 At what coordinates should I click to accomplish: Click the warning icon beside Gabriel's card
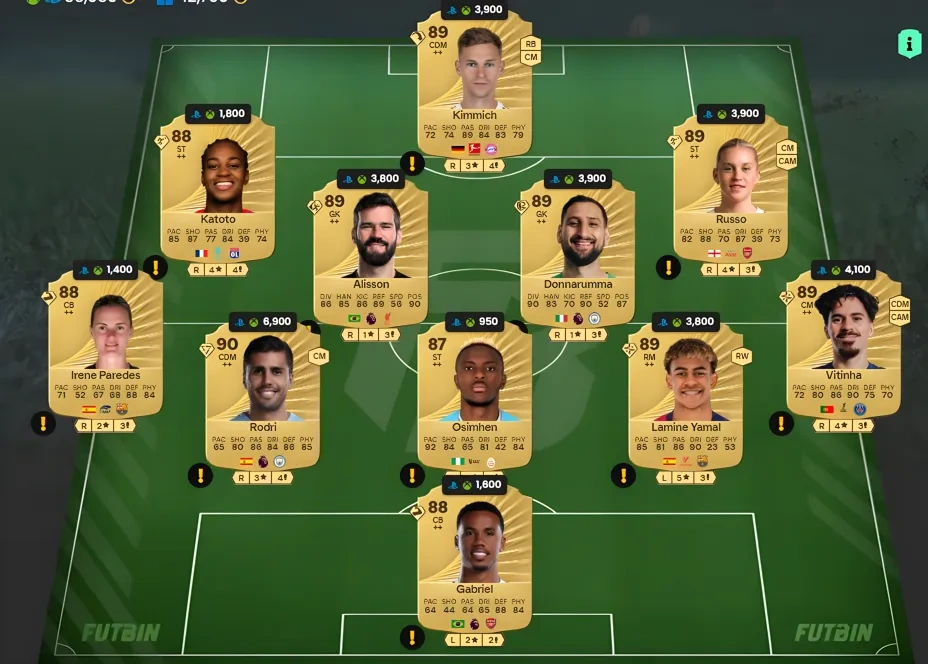(x=411, y=637)
